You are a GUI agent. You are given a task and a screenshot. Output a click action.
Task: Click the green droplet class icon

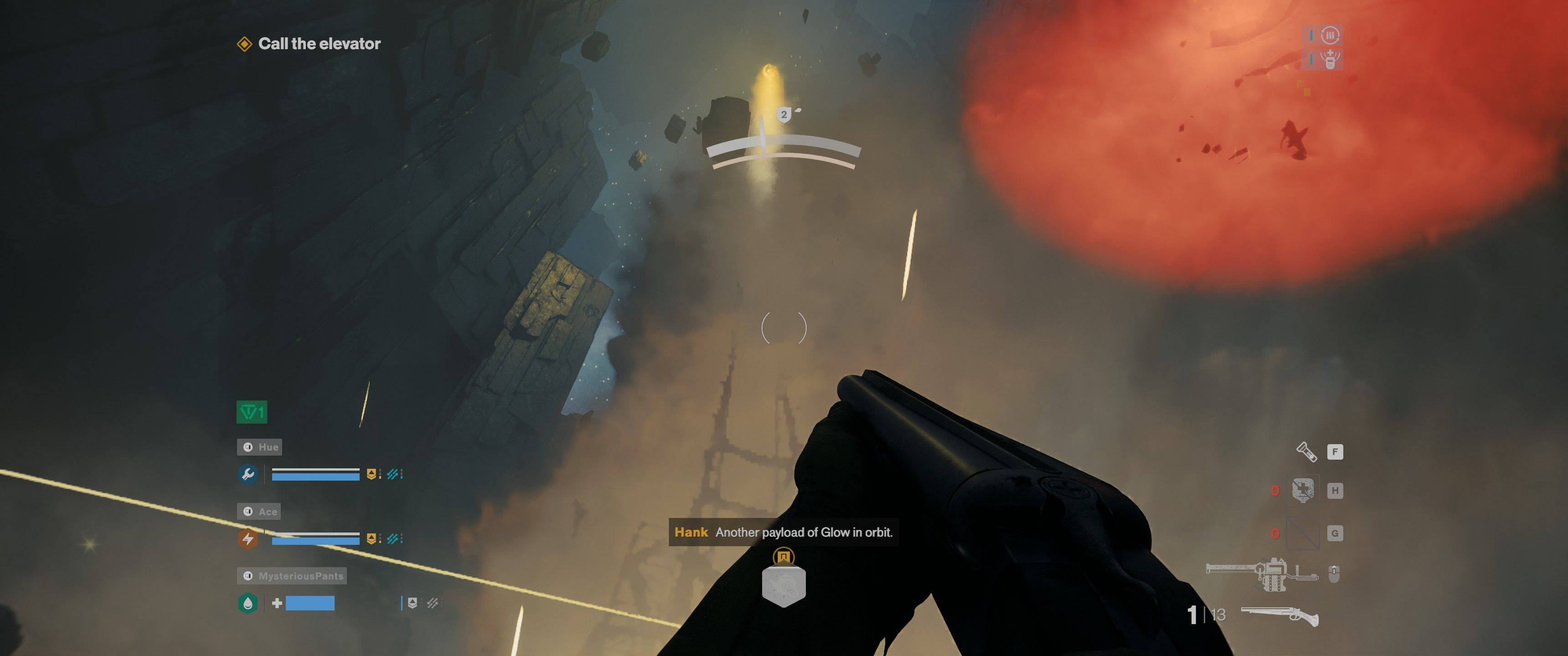(x=248, y=603)
